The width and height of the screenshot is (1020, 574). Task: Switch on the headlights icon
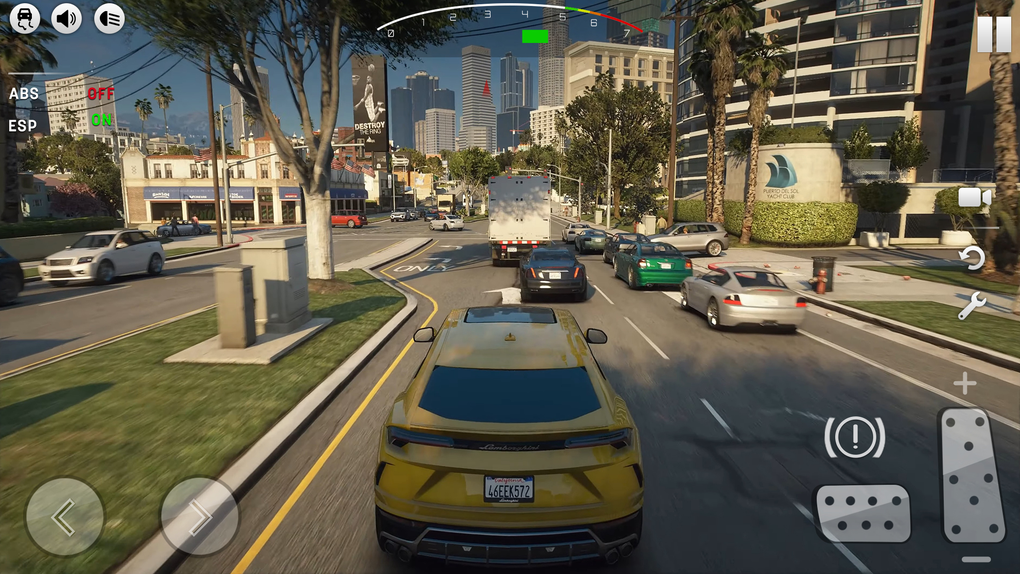pos(109,17)
